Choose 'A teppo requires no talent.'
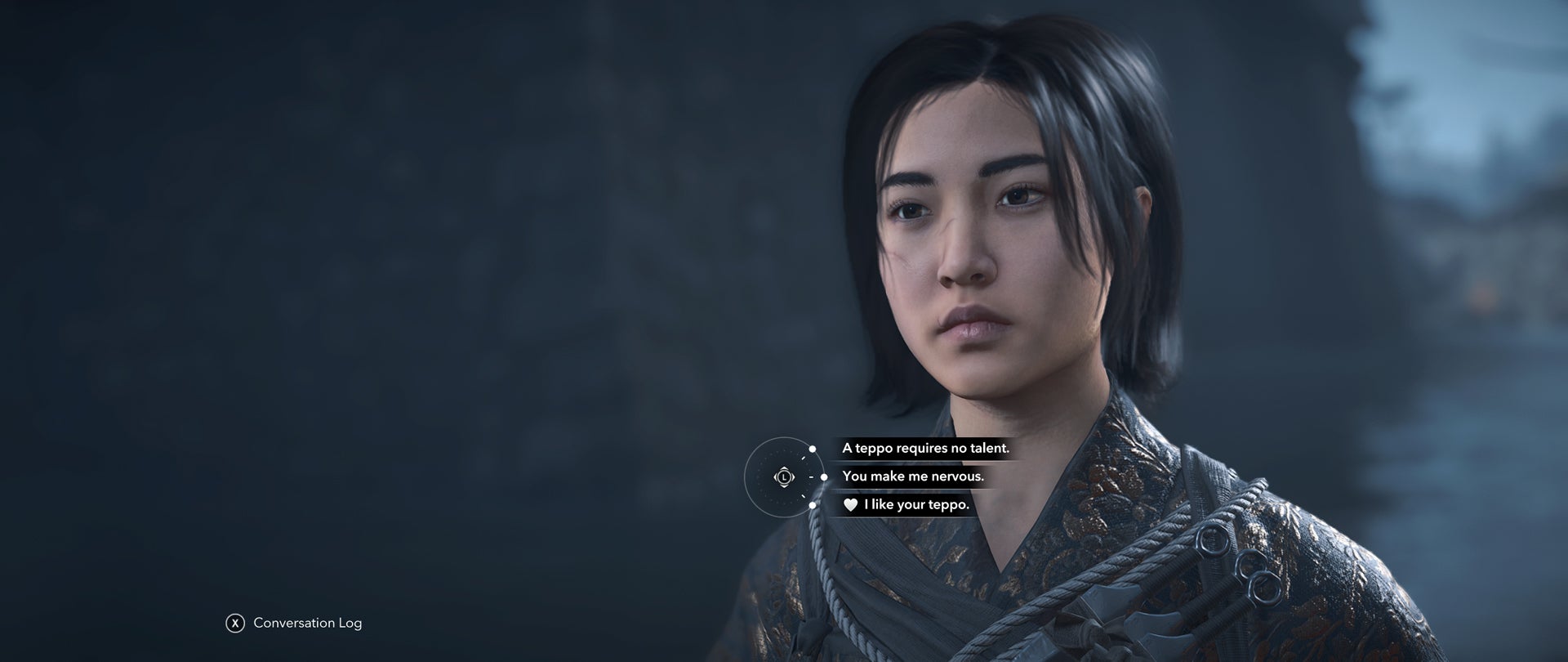 pos(927,448)
